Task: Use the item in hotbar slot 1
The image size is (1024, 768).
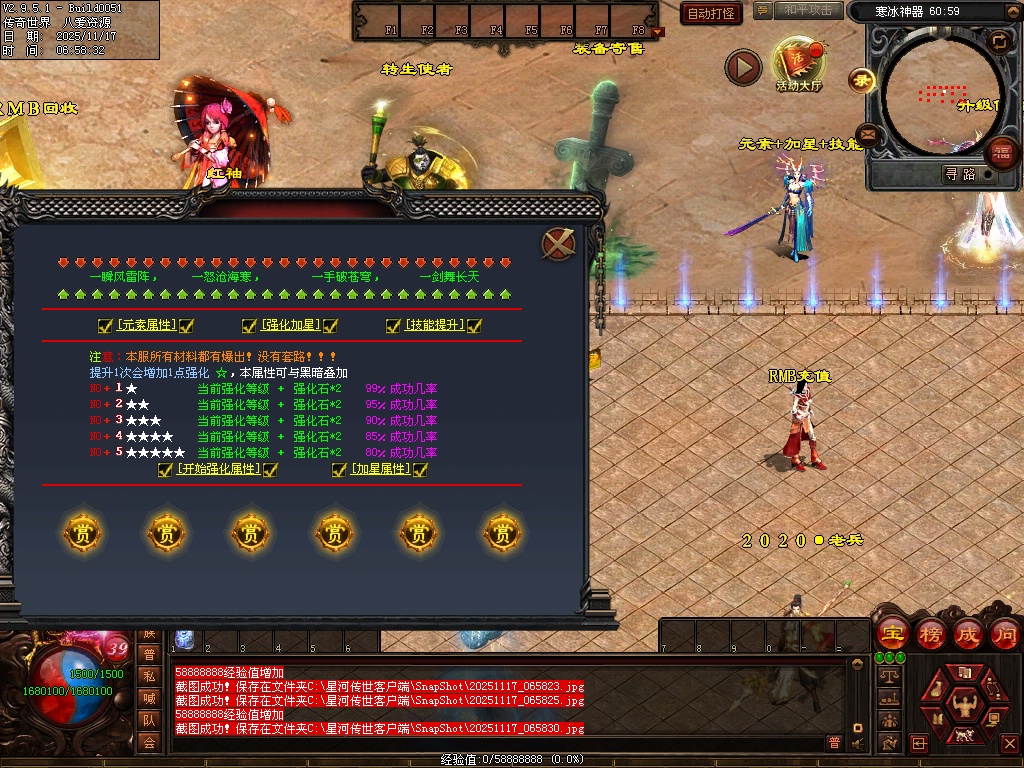Action: (x=185, y=640)
